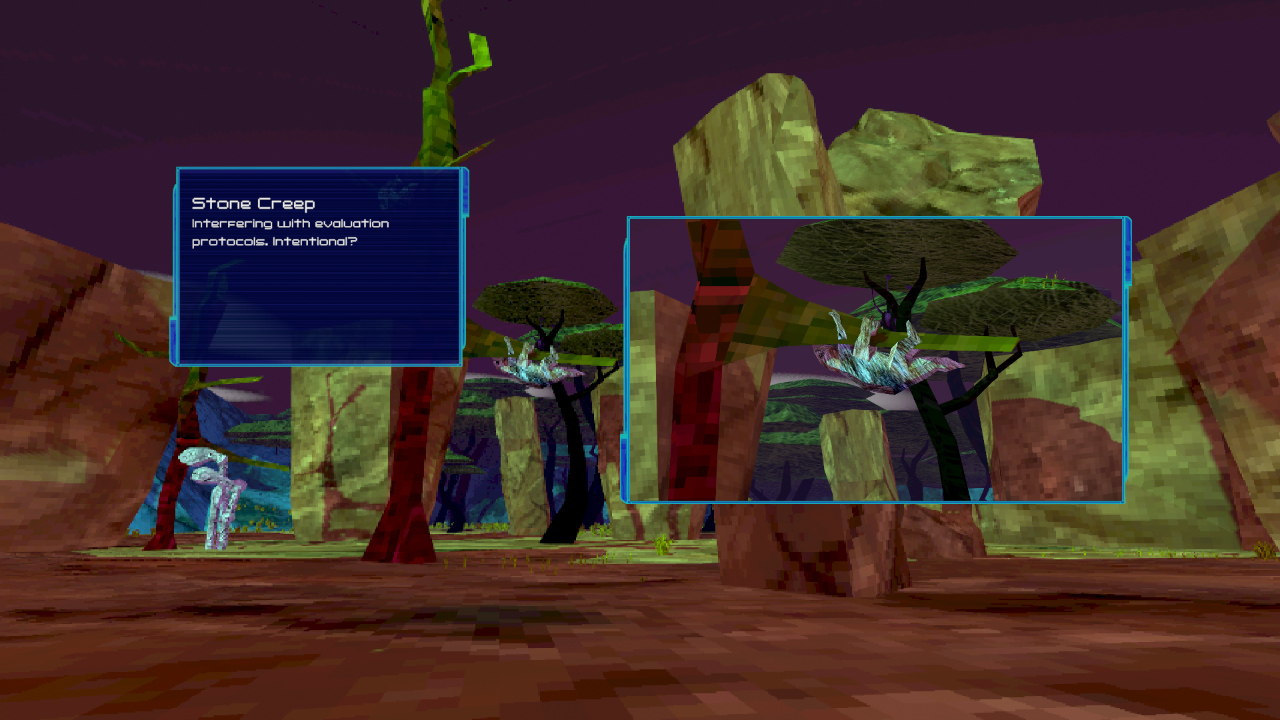Click the upper side tab on the dialog panel
Image resolution: width=1280 pixels, height=720 pixels.
[x=465, y=195]
